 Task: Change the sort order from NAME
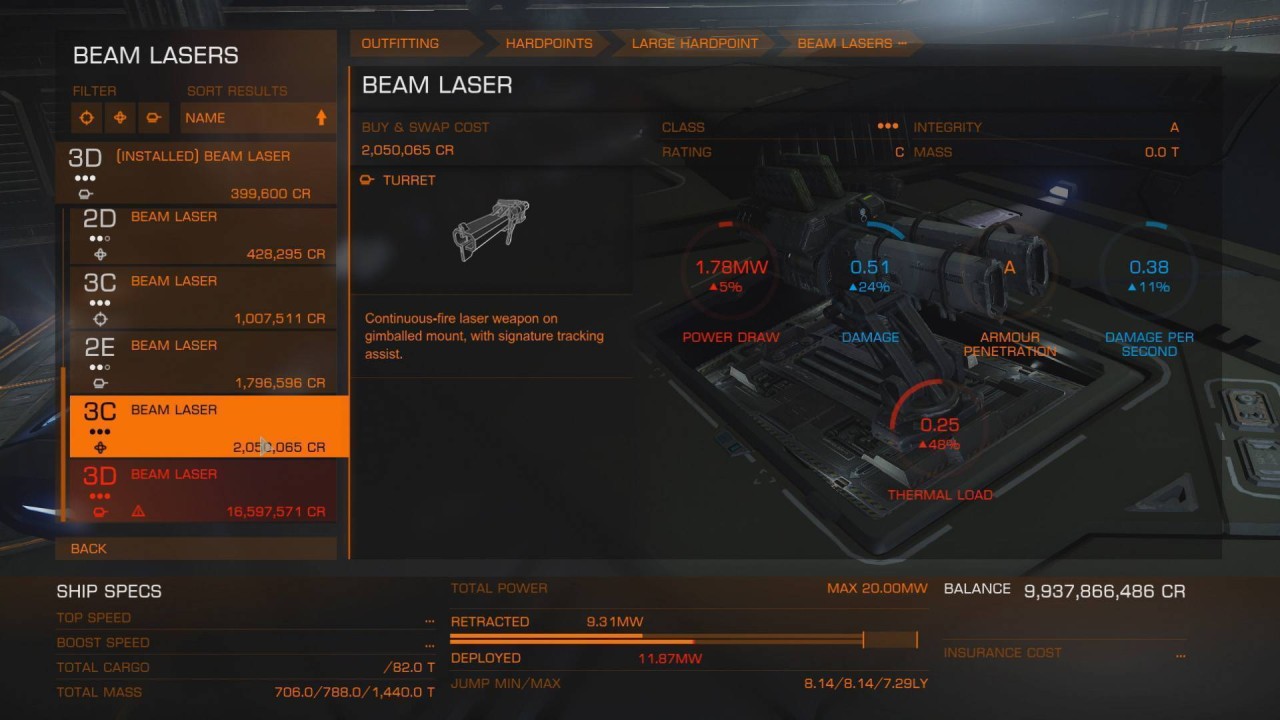point(256,118)
